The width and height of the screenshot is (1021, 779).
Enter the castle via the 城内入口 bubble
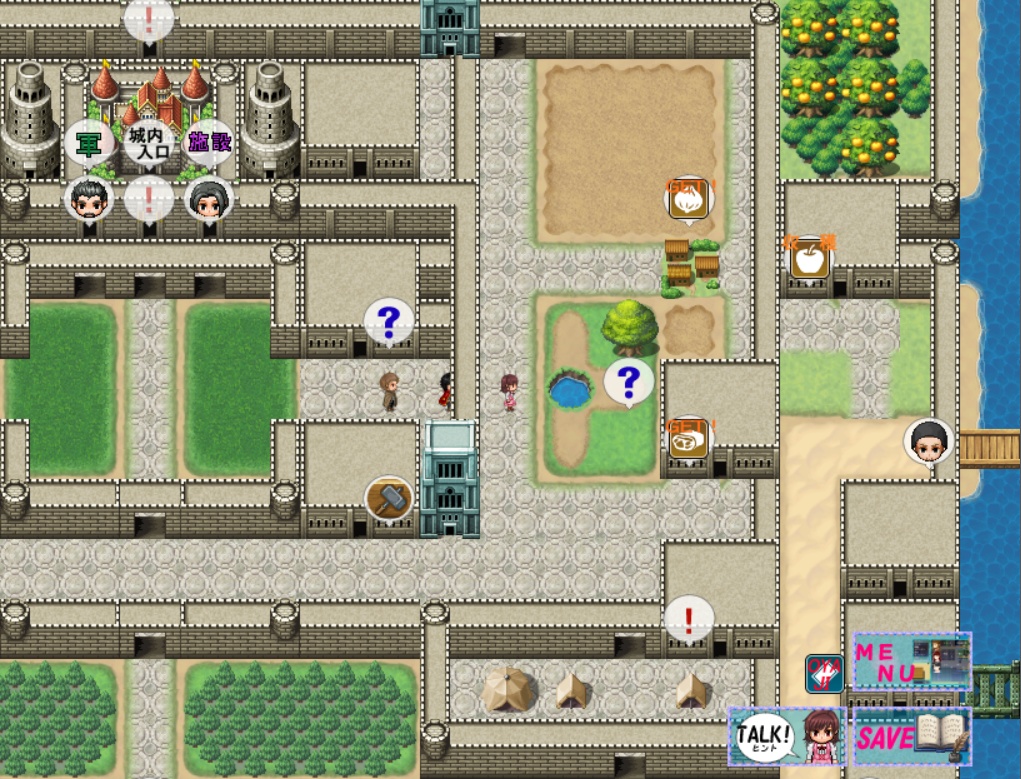150,142
